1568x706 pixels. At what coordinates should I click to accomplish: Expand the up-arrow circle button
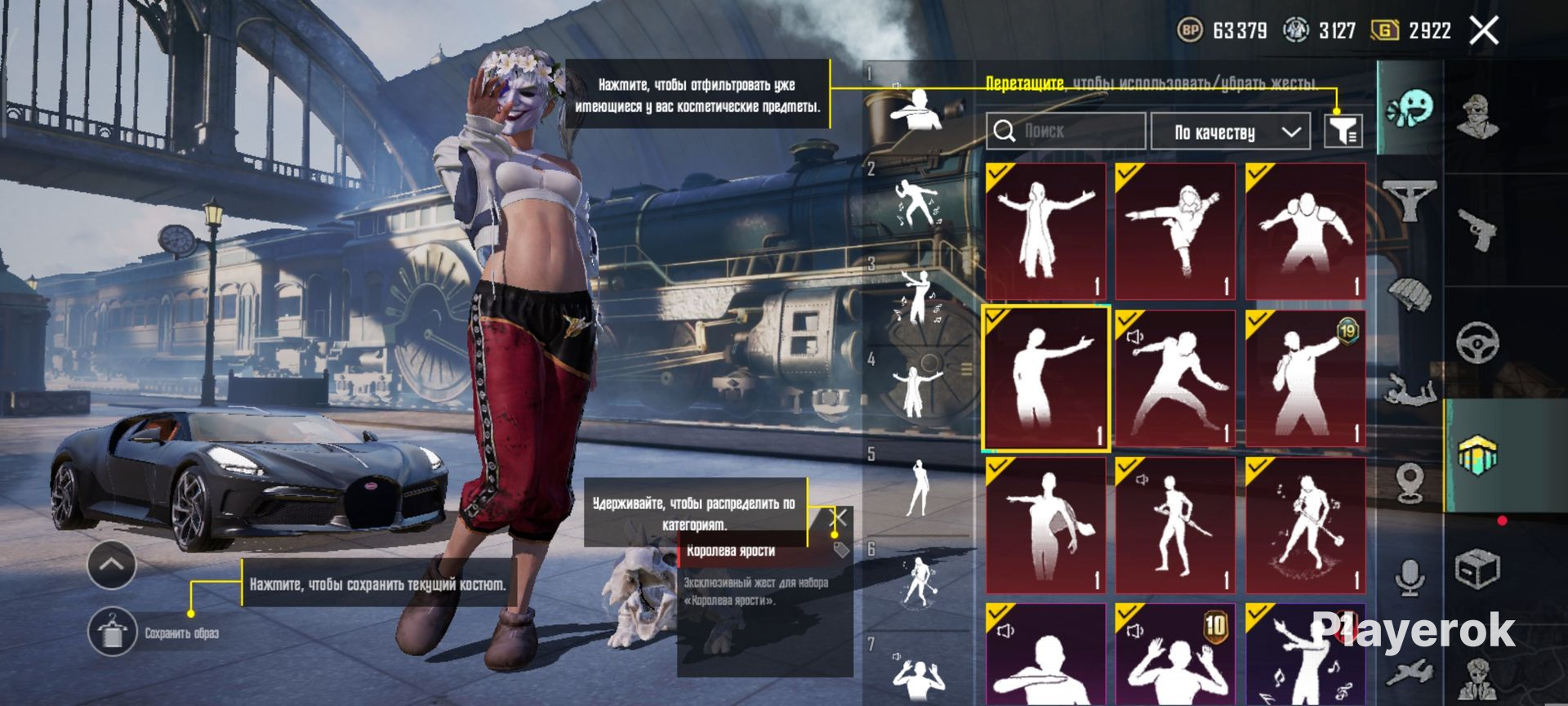point(112,565)
